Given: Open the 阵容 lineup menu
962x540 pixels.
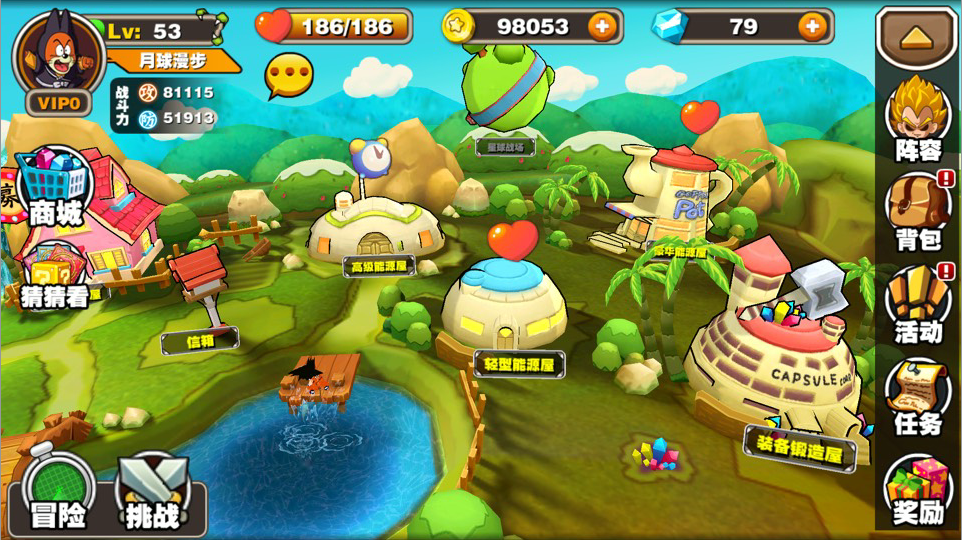Looking at the screenshot, I should (918, 119).
